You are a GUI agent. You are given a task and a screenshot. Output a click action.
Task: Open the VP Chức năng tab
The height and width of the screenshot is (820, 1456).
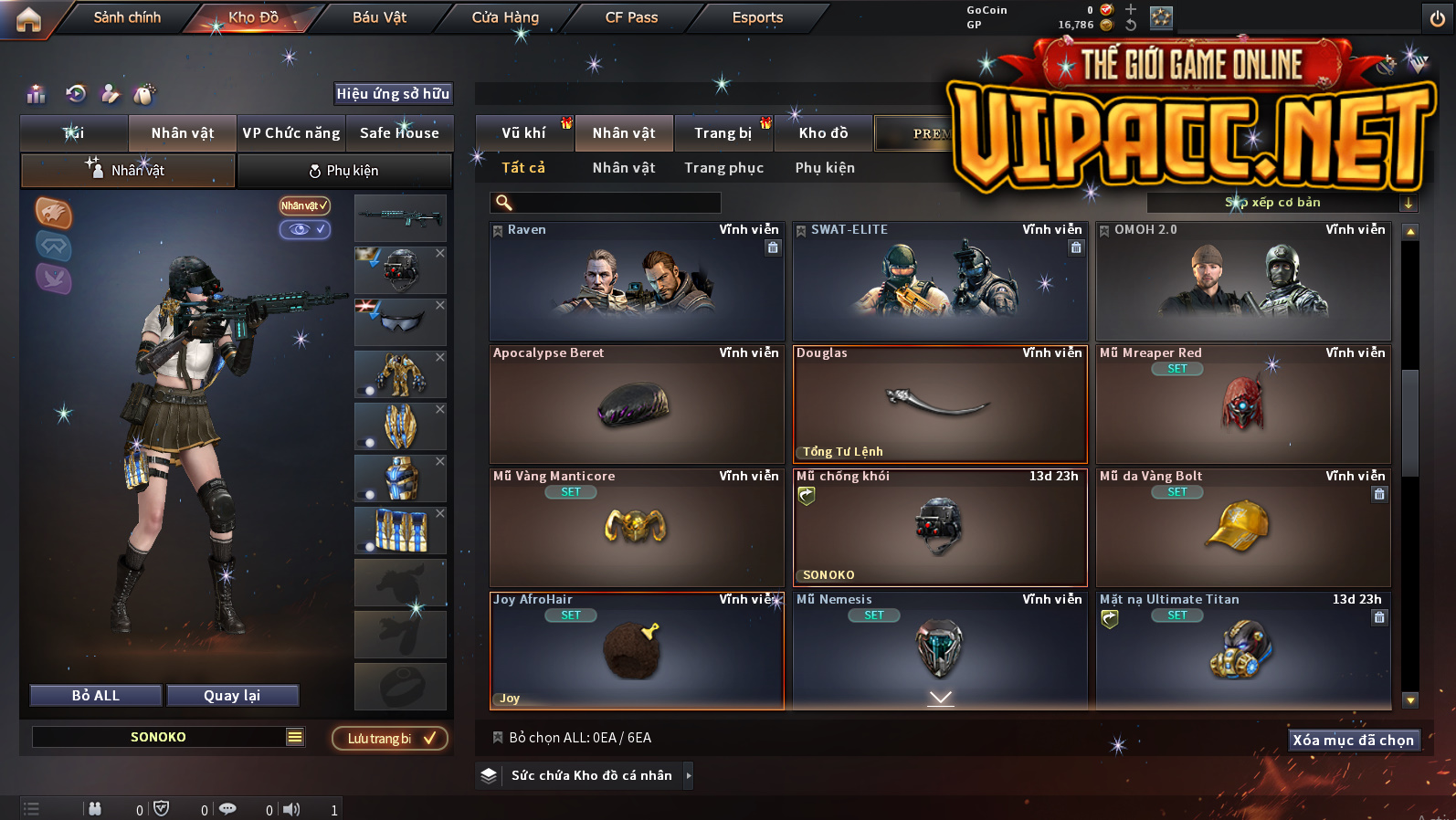(291, 133)
